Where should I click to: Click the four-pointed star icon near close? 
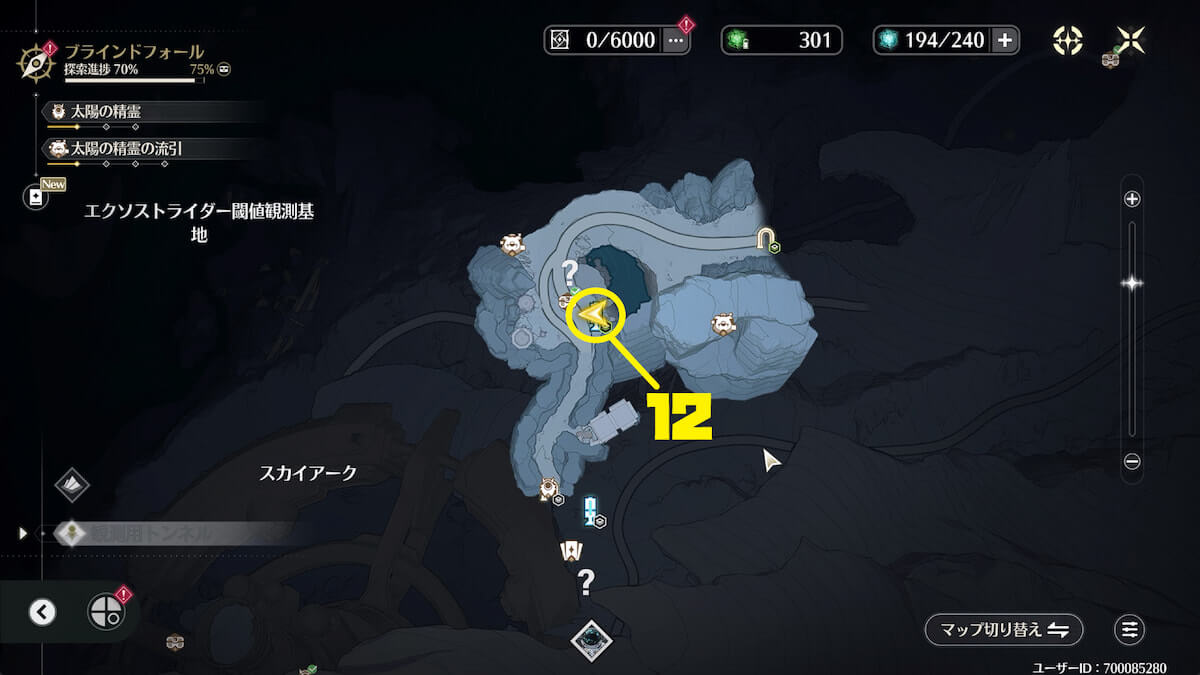1067,40
